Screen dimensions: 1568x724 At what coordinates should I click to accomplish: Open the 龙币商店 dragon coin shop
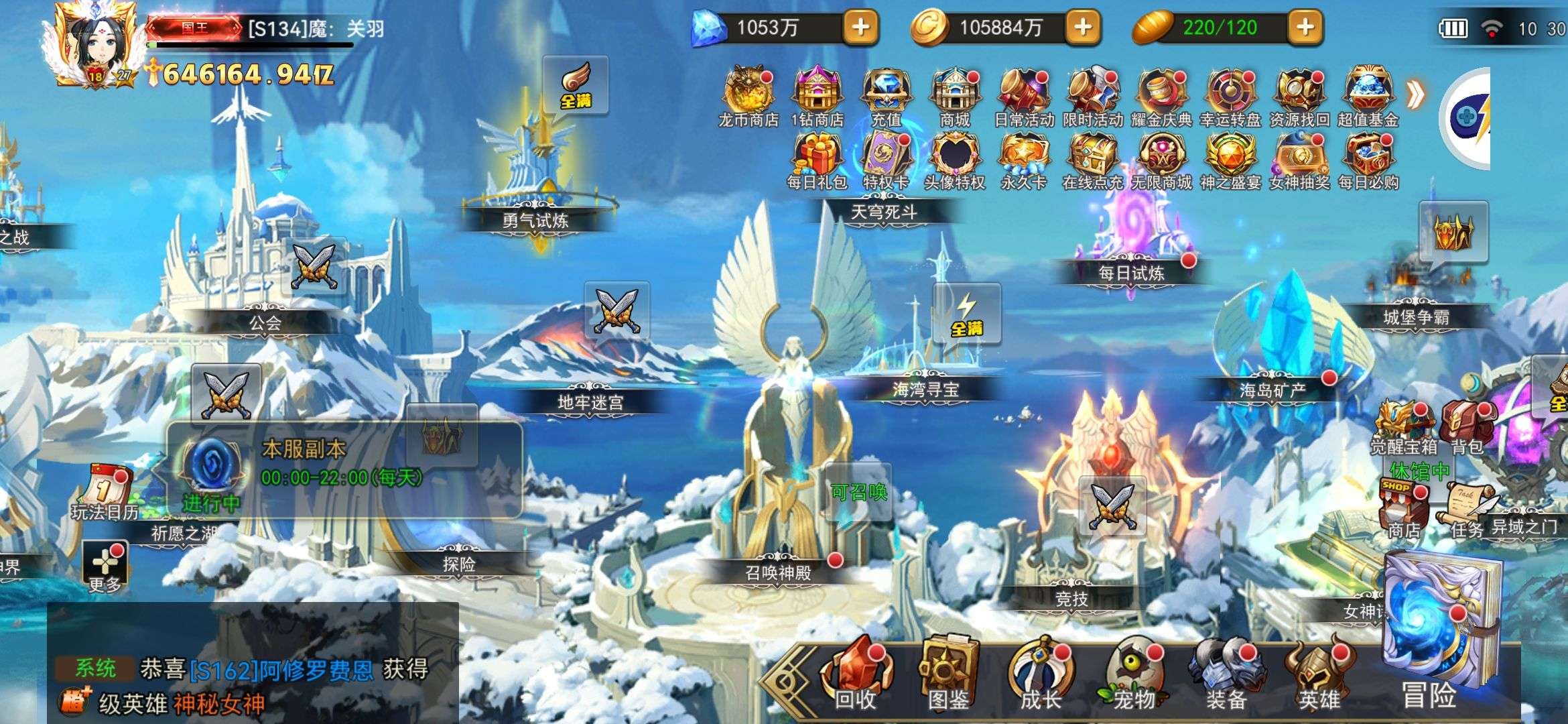(x=747, y=94)
